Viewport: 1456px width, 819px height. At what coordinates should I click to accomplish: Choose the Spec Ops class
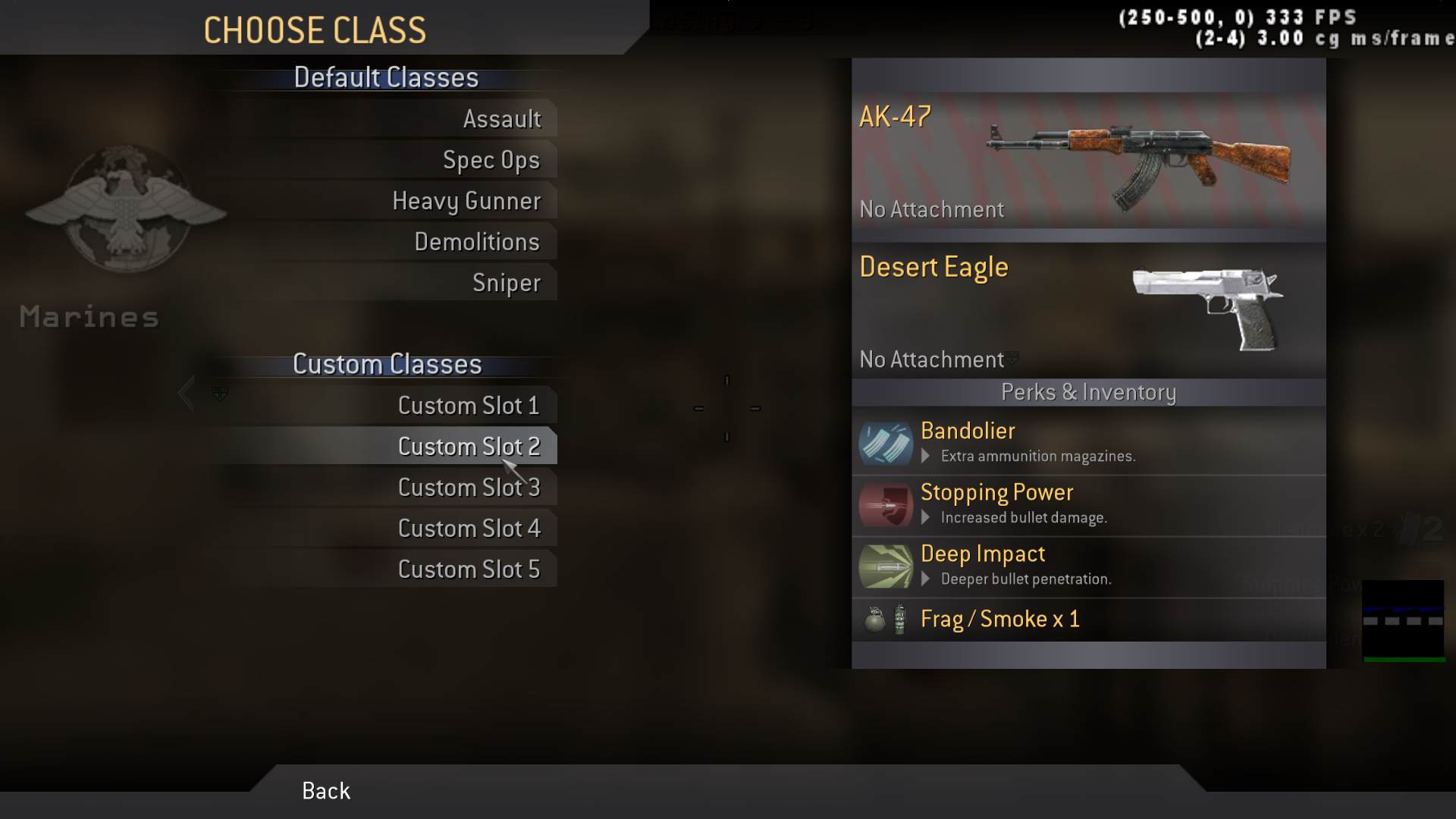coord(491,159)
